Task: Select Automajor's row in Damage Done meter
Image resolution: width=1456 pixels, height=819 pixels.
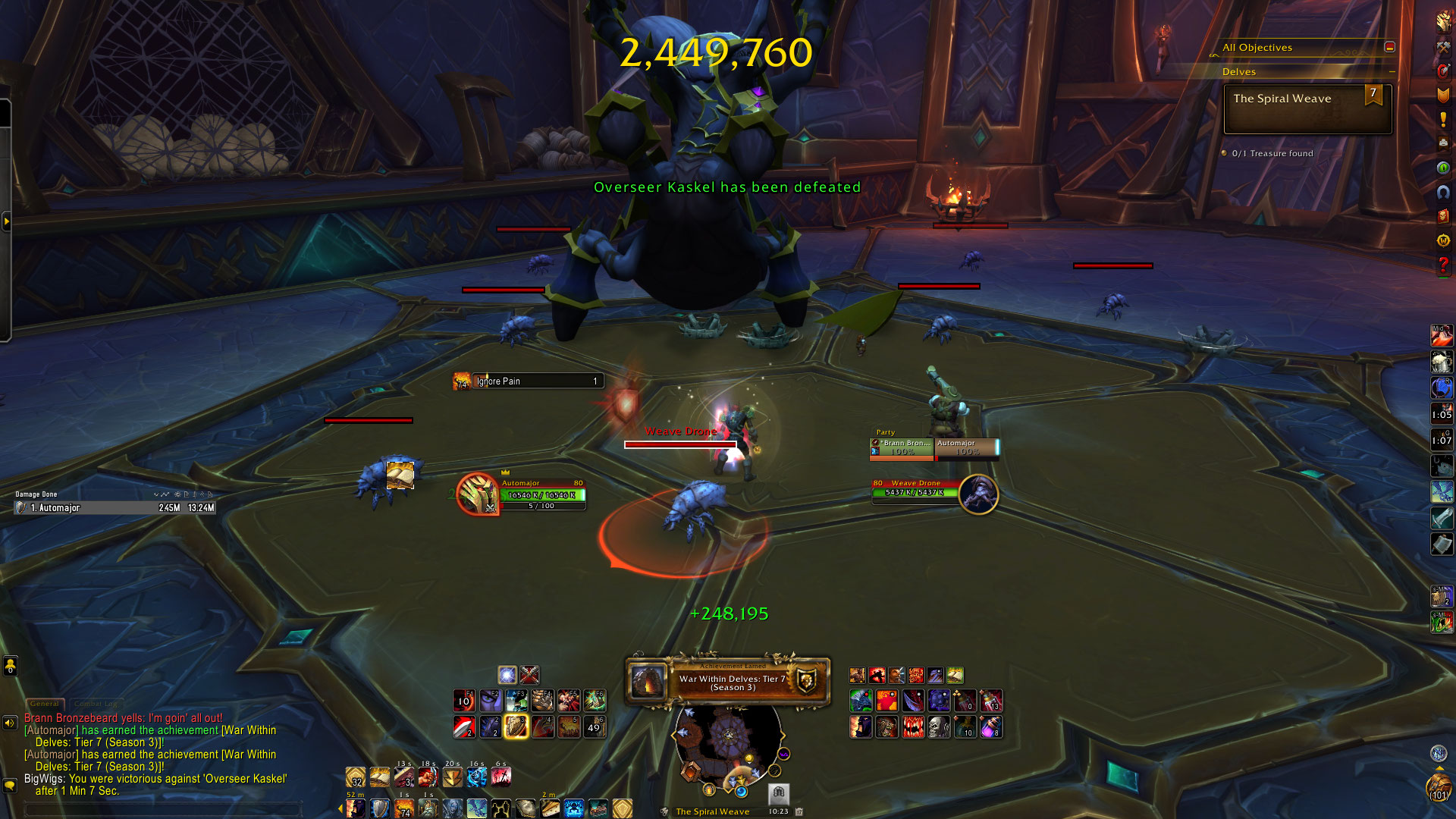Action: [115, 508]
